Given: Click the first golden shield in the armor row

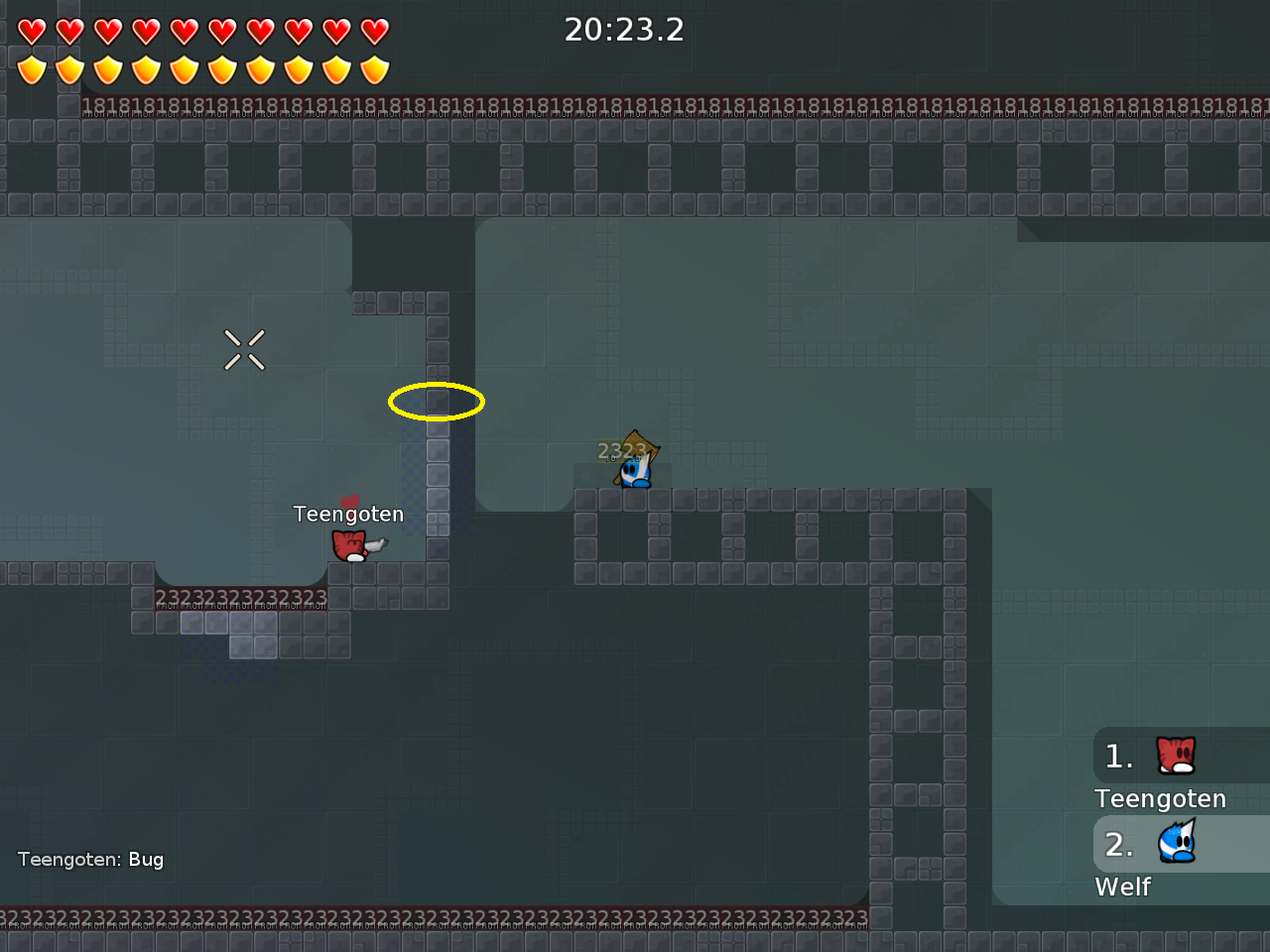Looking at the screenshot, I should pos(33,69).
